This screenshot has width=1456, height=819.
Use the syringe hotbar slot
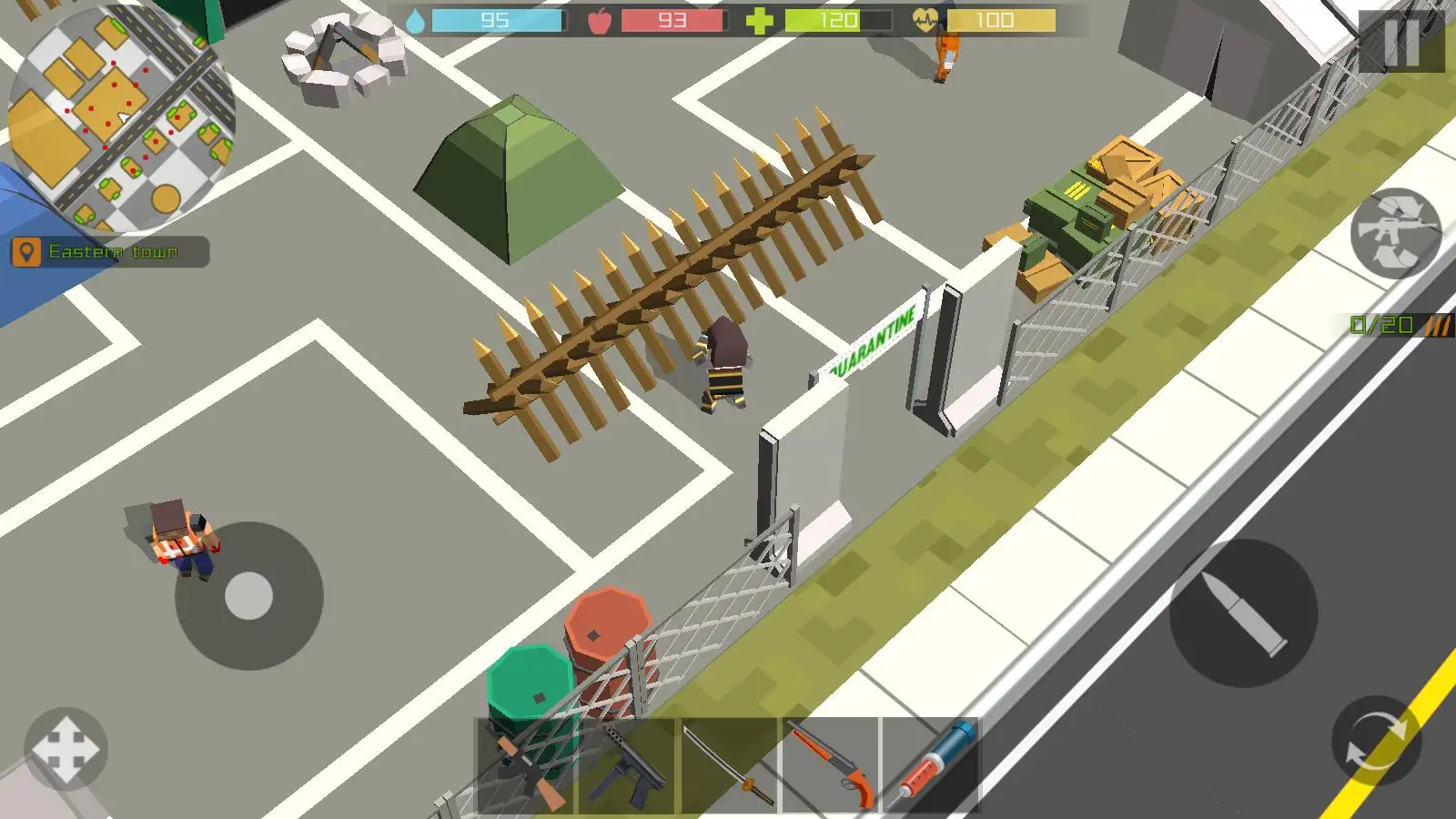pos(930,766)
